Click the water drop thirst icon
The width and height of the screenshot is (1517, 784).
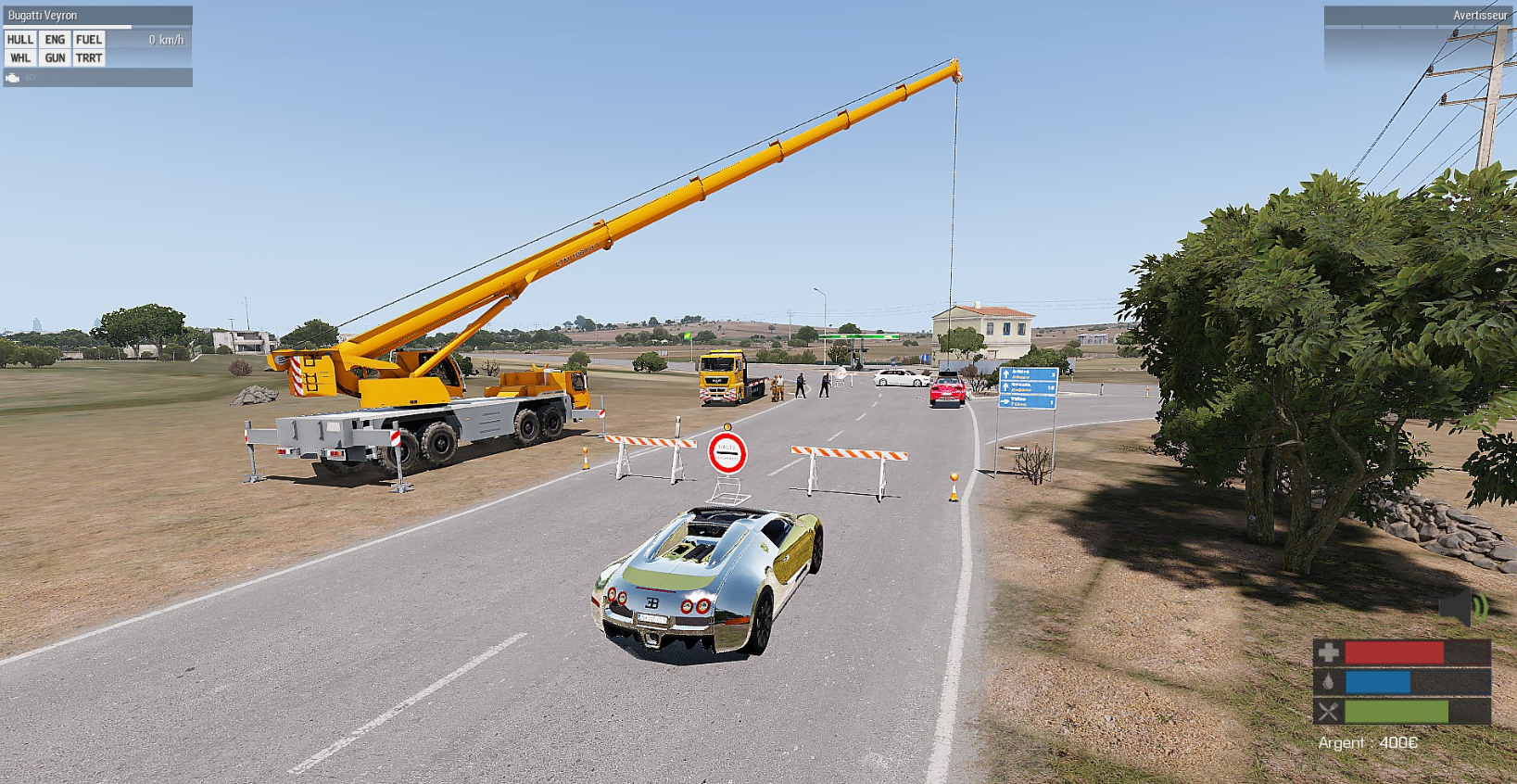coord(1328,682)
